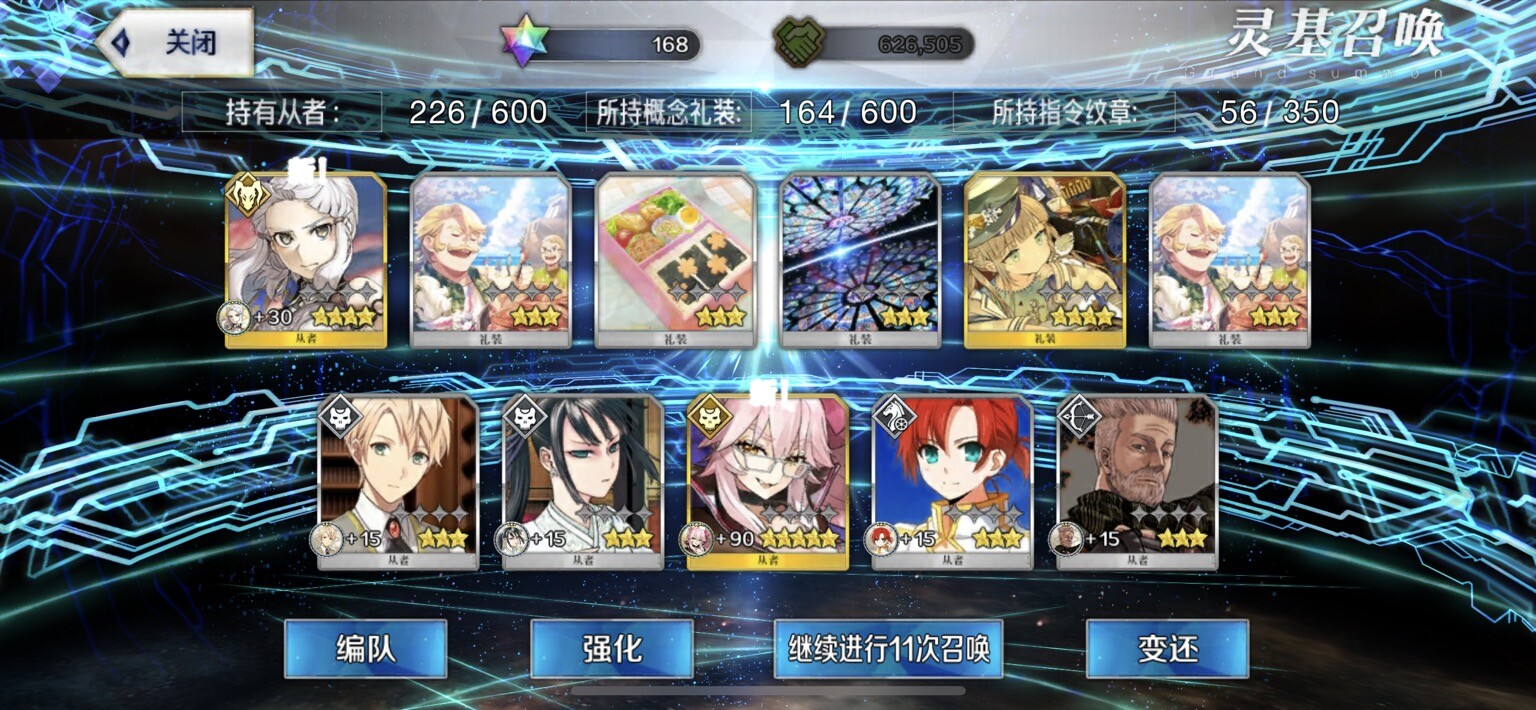This screenshot has width=1536, height=710.
Task: Select the pink-haired five-star servant with glasses
Action: click(x=768, y=482)
